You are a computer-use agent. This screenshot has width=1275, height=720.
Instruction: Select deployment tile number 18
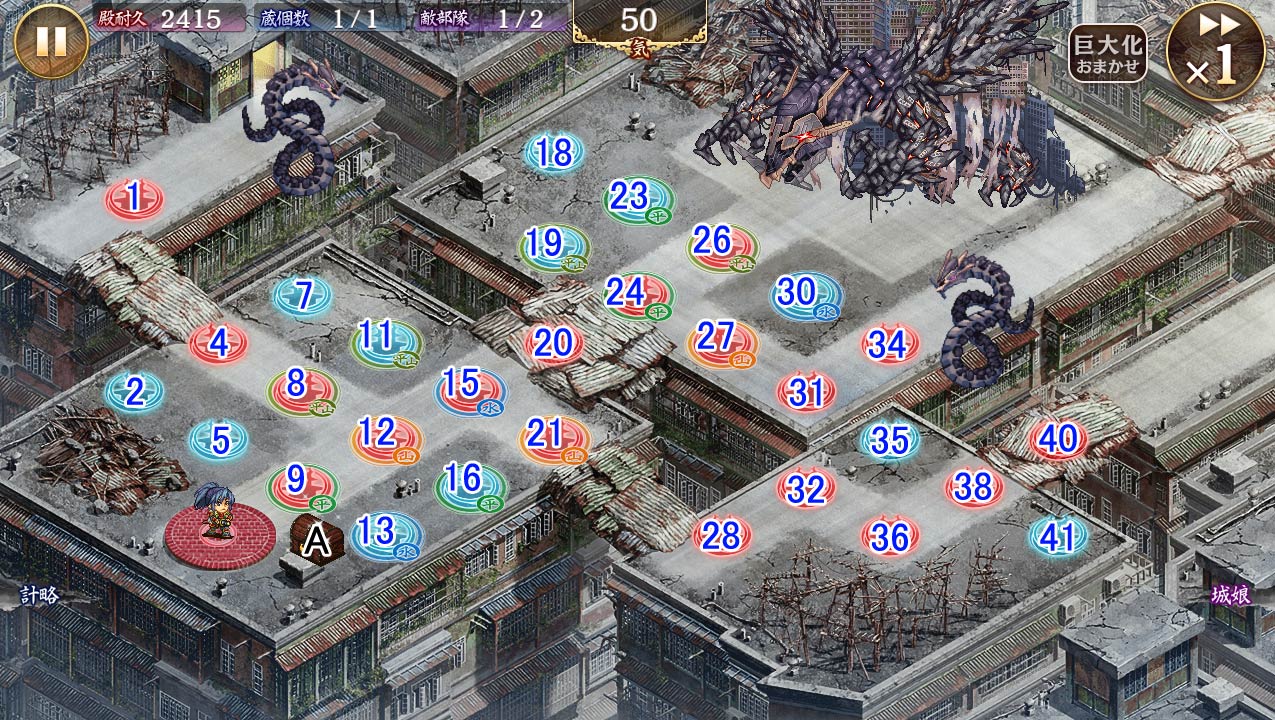coord(554,154)
